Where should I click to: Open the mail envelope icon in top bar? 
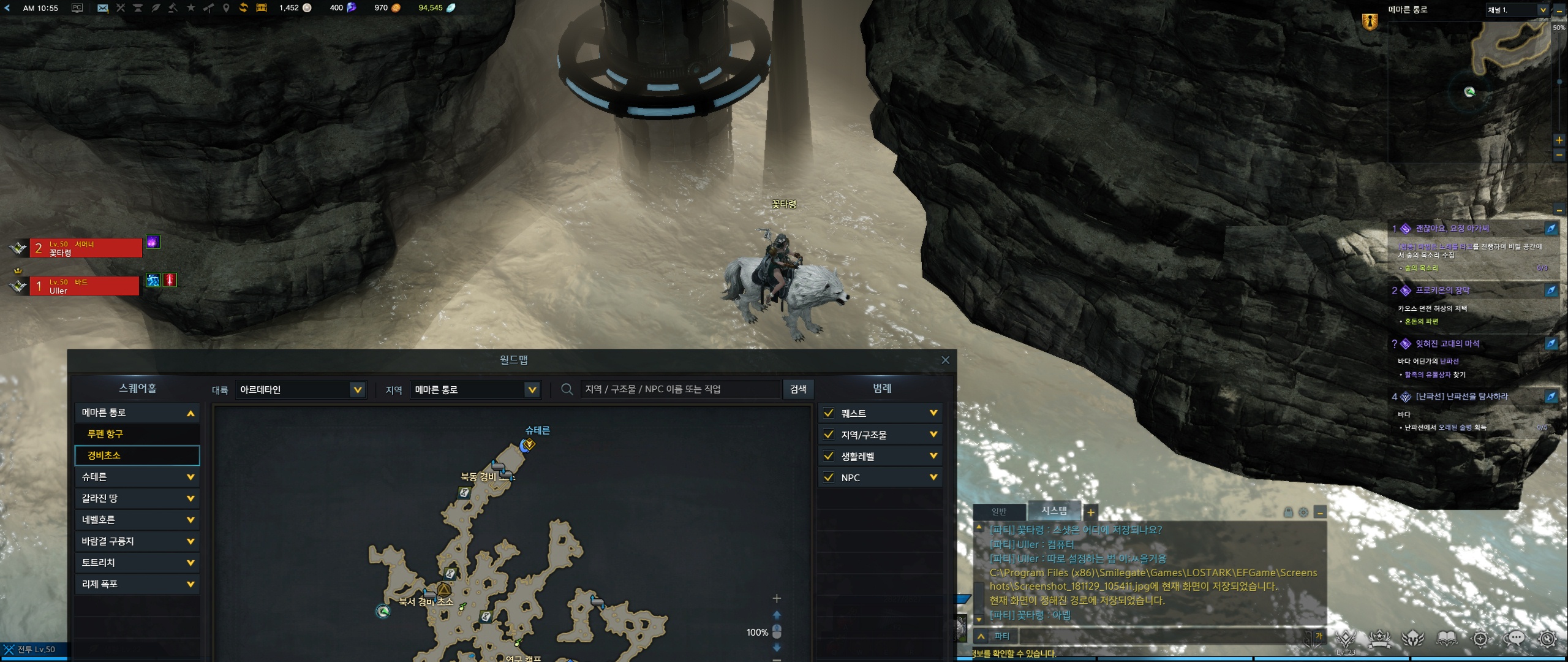pyautogui.click(x=102, y=8)
